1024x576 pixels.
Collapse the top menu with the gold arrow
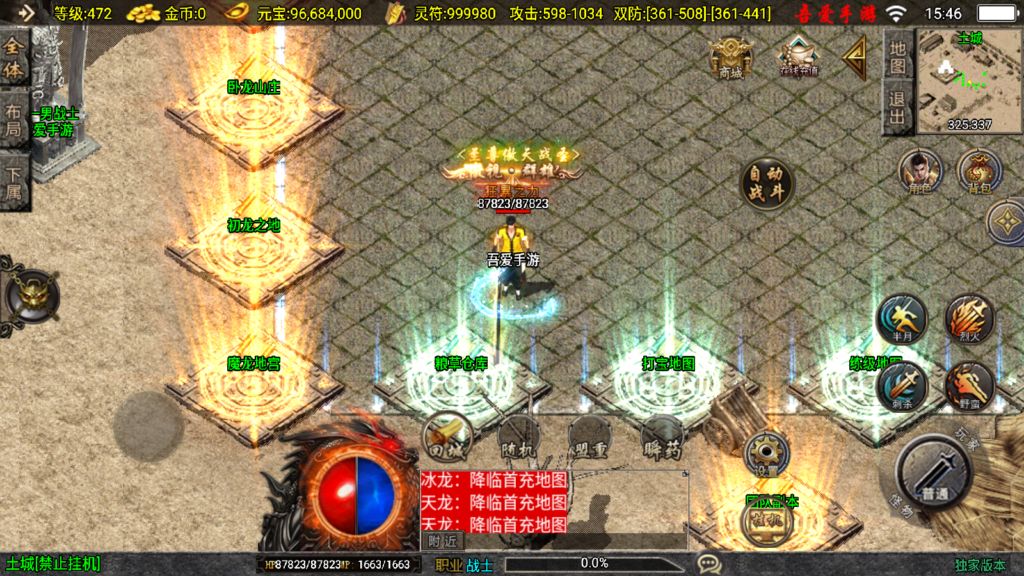click(x=855, y=58)
